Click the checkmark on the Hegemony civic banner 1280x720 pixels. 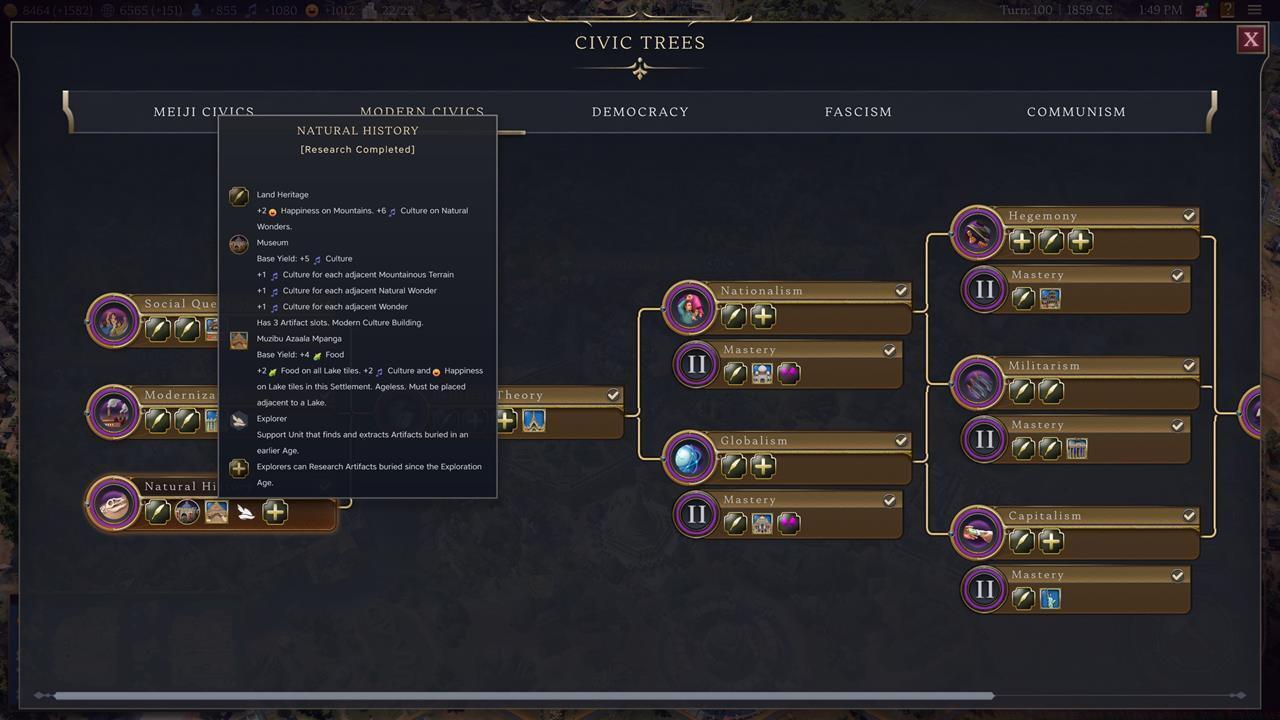pos(1189,215)
